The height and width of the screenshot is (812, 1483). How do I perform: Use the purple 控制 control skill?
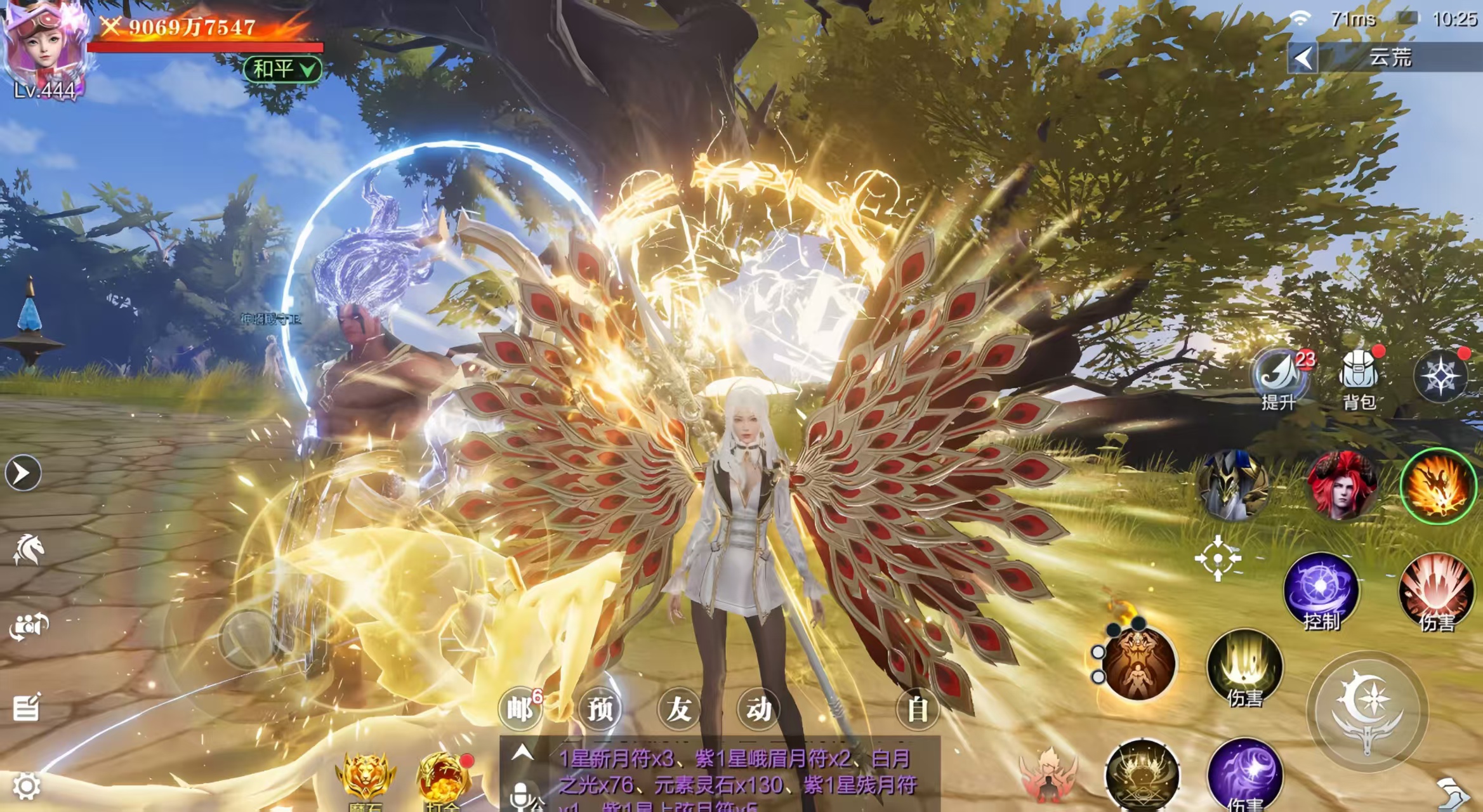(1321, 591)
